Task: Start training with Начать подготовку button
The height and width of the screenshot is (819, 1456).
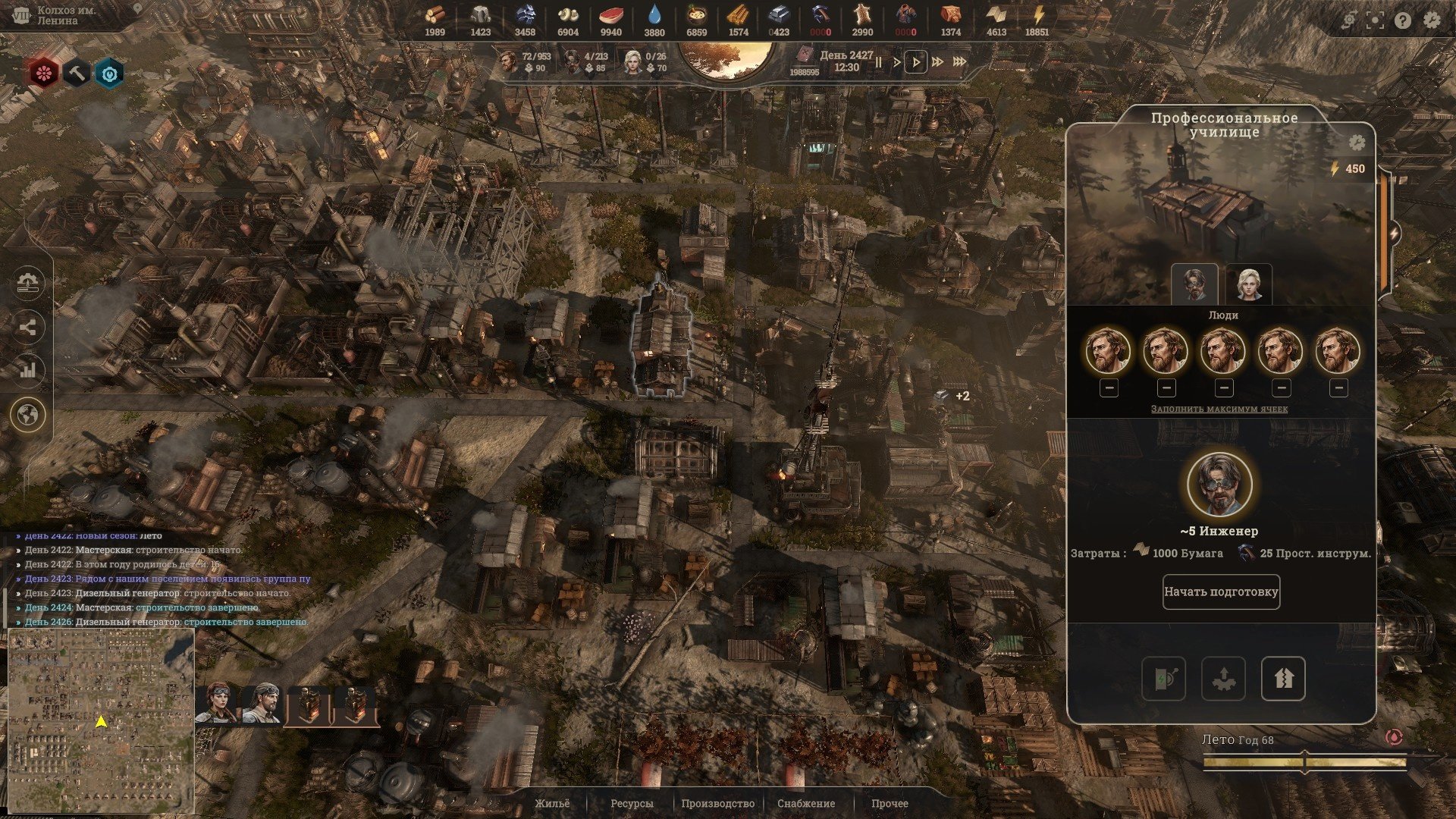Action: pyautogui.click(x=1221, y=591)
